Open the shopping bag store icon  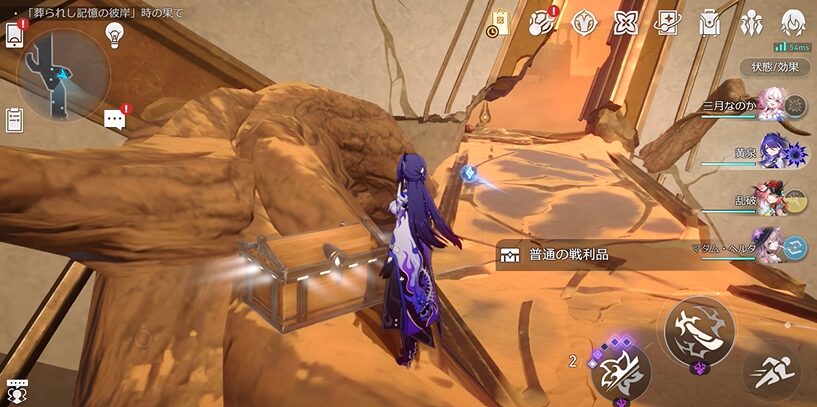(x=500, y=22)
